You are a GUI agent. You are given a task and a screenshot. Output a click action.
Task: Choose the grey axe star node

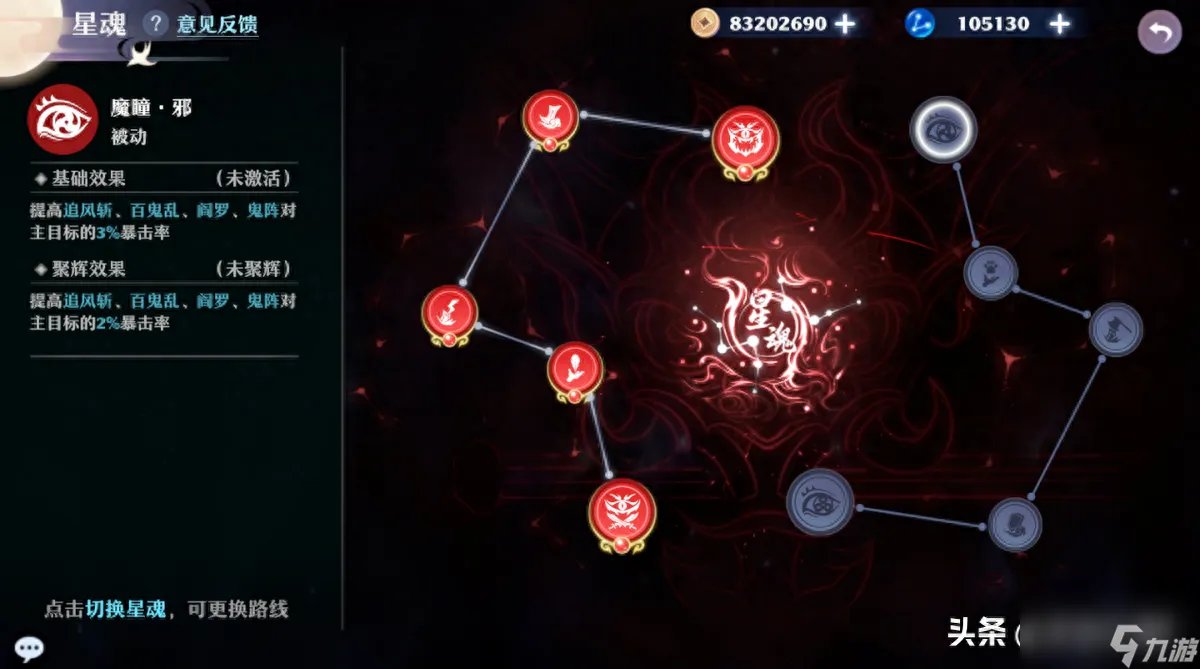point(1115,329)
